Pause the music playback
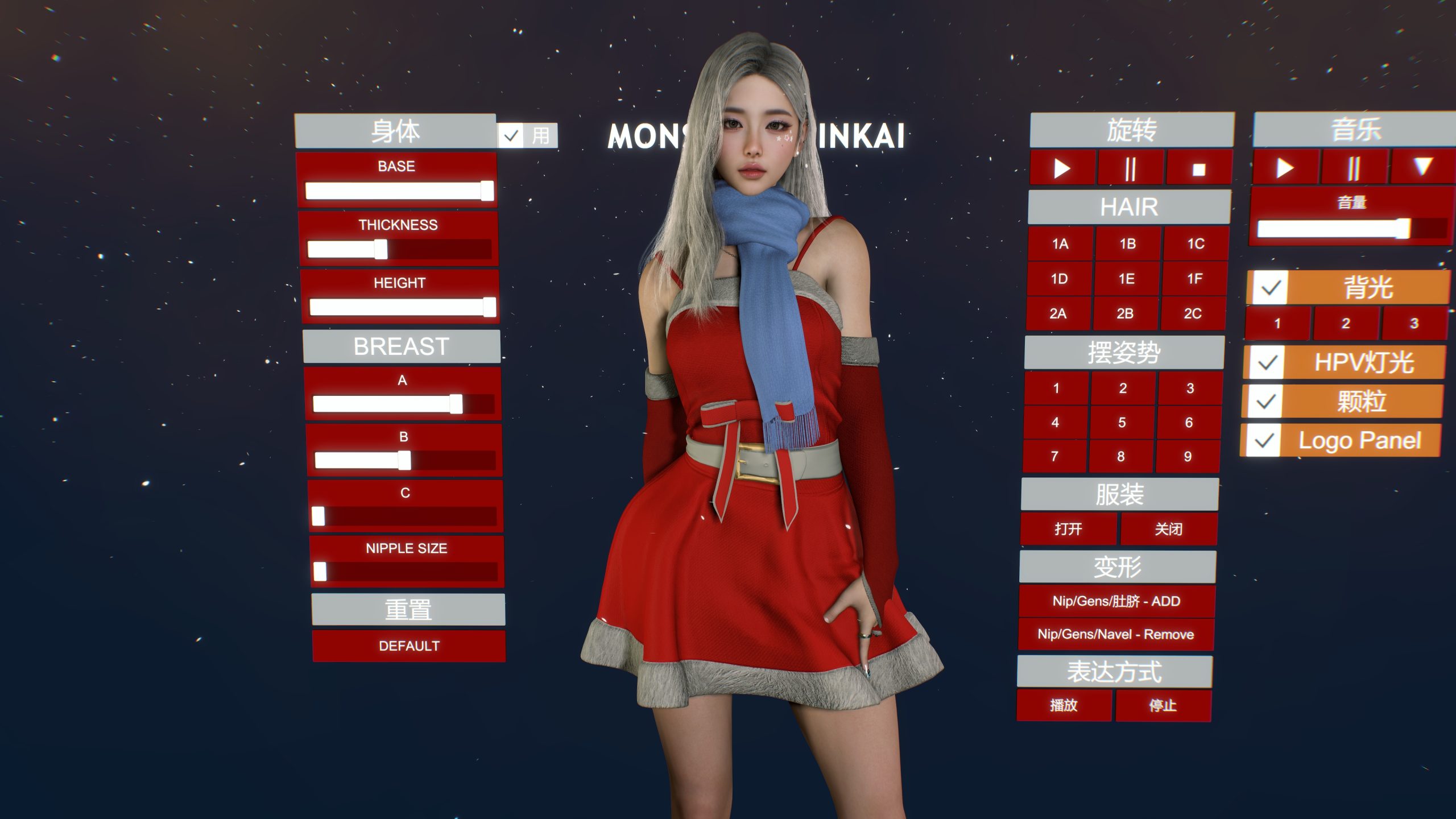Screen dimensions: 1456x819 [x=1354, y=168]
